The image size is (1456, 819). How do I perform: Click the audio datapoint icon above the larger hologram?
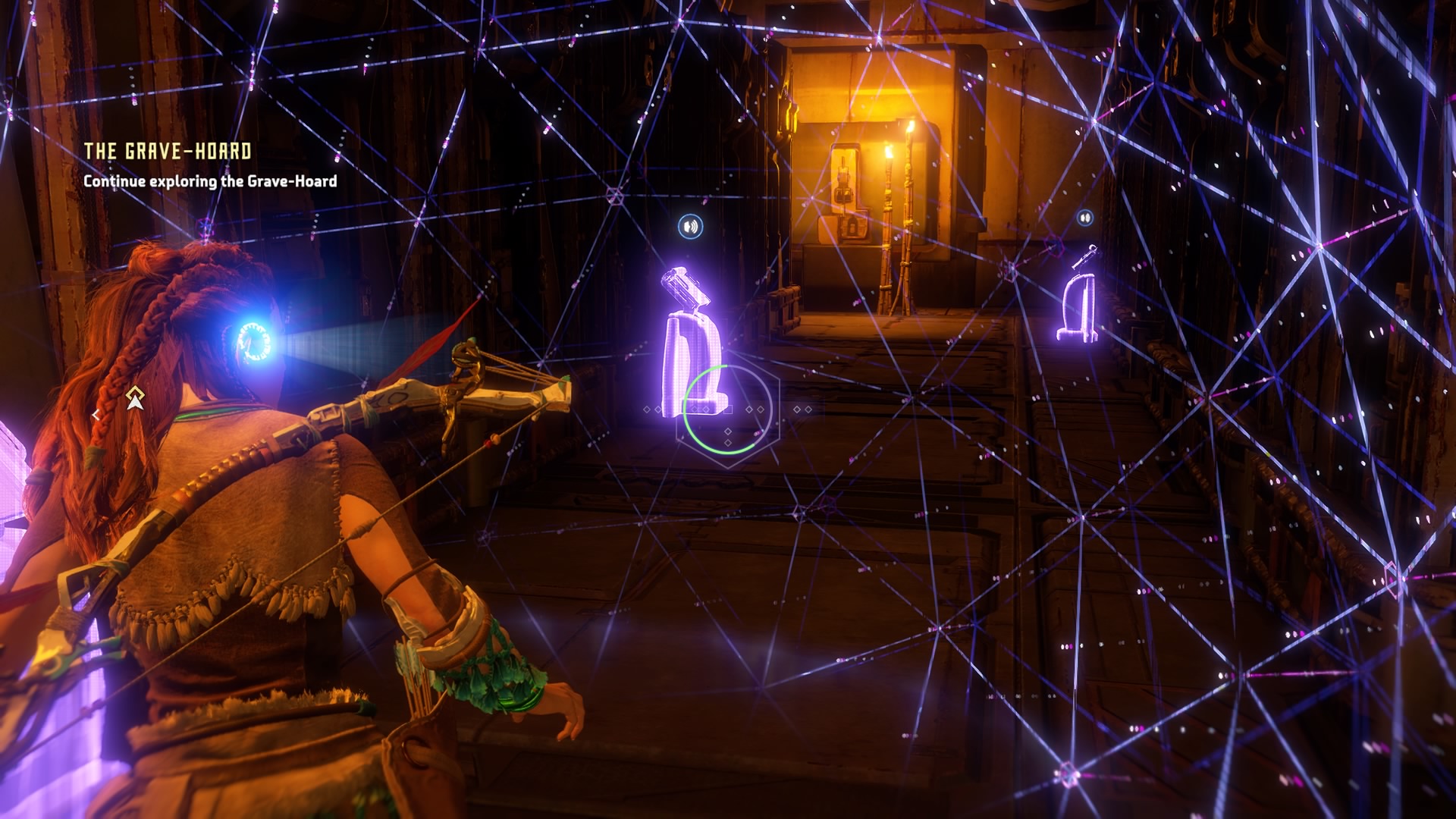coord(690,226)
